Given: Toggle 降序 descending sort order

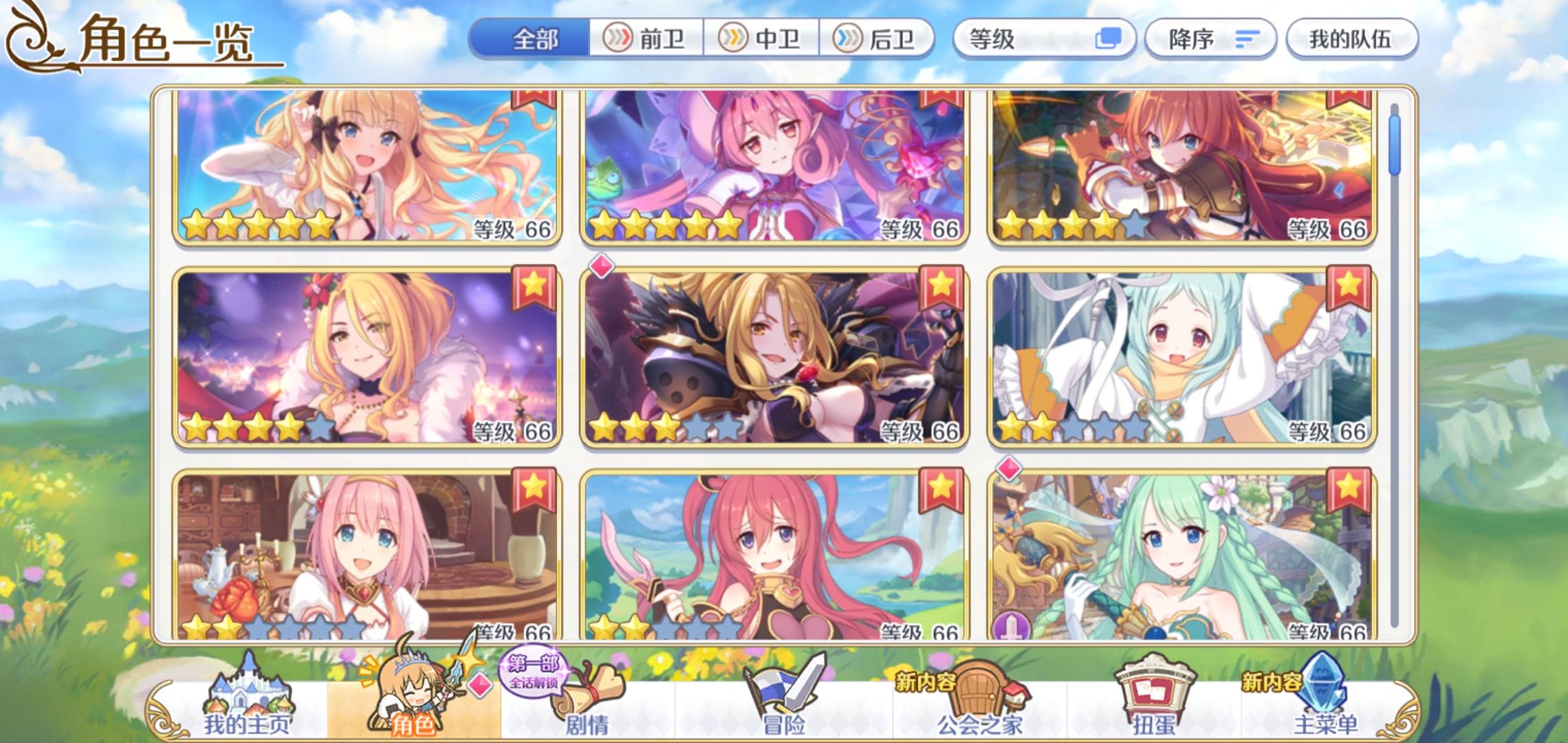Looking at the screenshot, I should pyautogui.click(x=1210, y=39).
